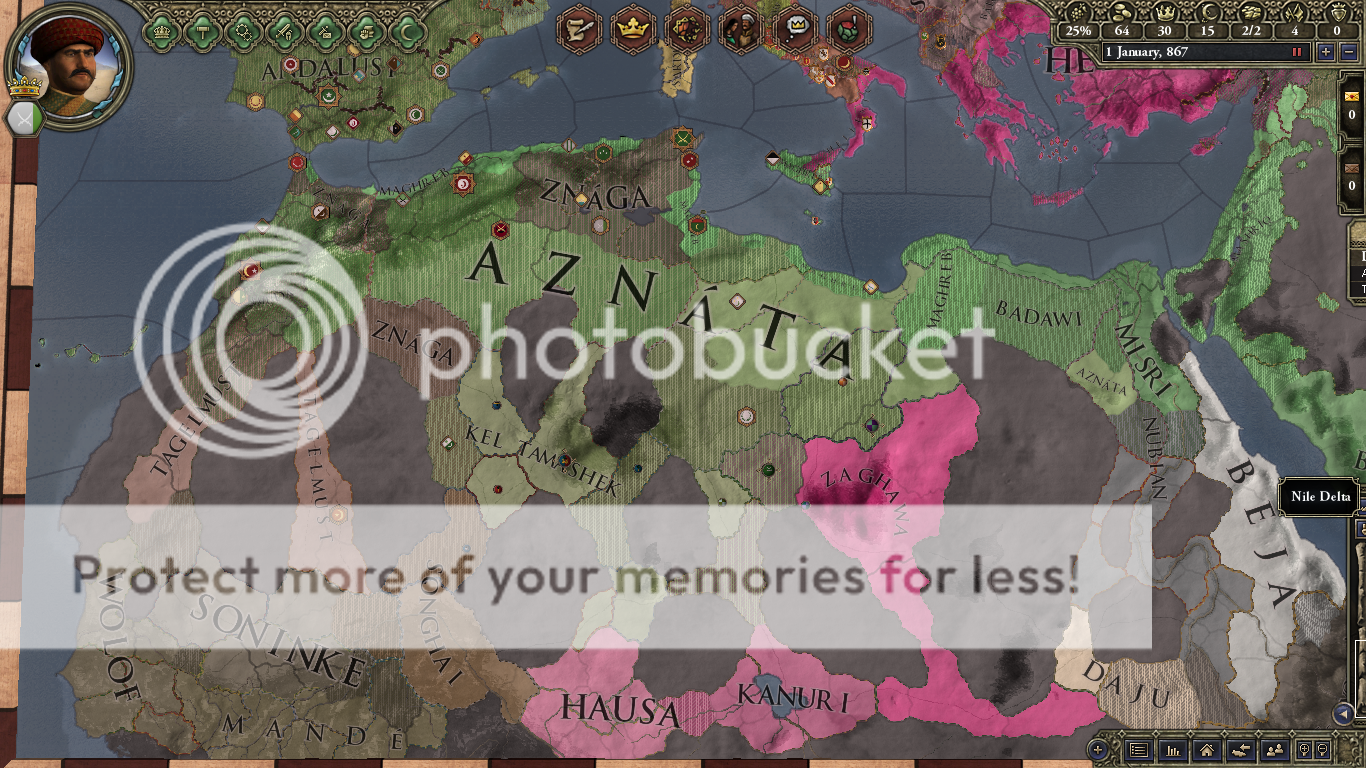Pick an ambition via thought-bubble alert
1366x768 pixels.
pyautogui.click(x=794, y=29)
